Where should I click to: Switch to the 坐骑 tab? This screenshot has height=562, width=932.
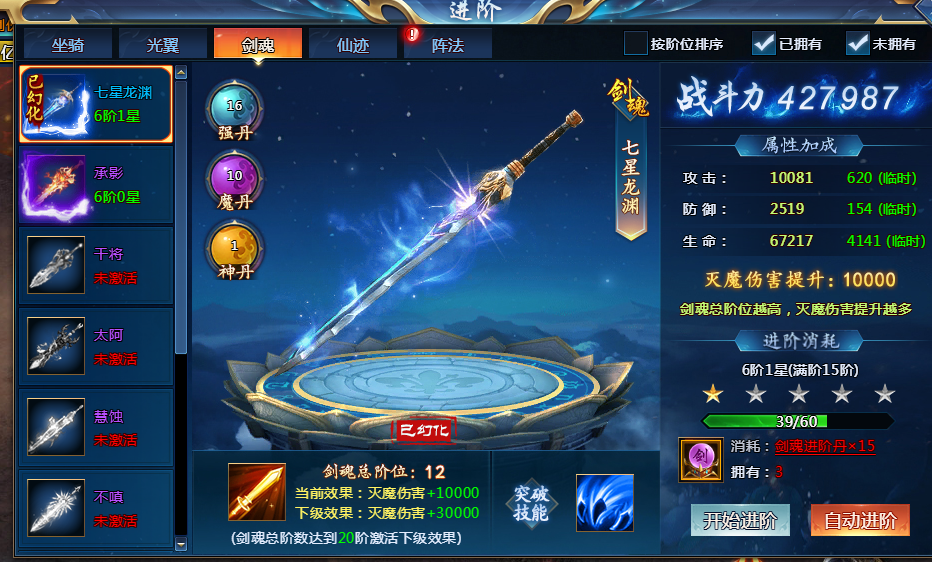(68, 44)
